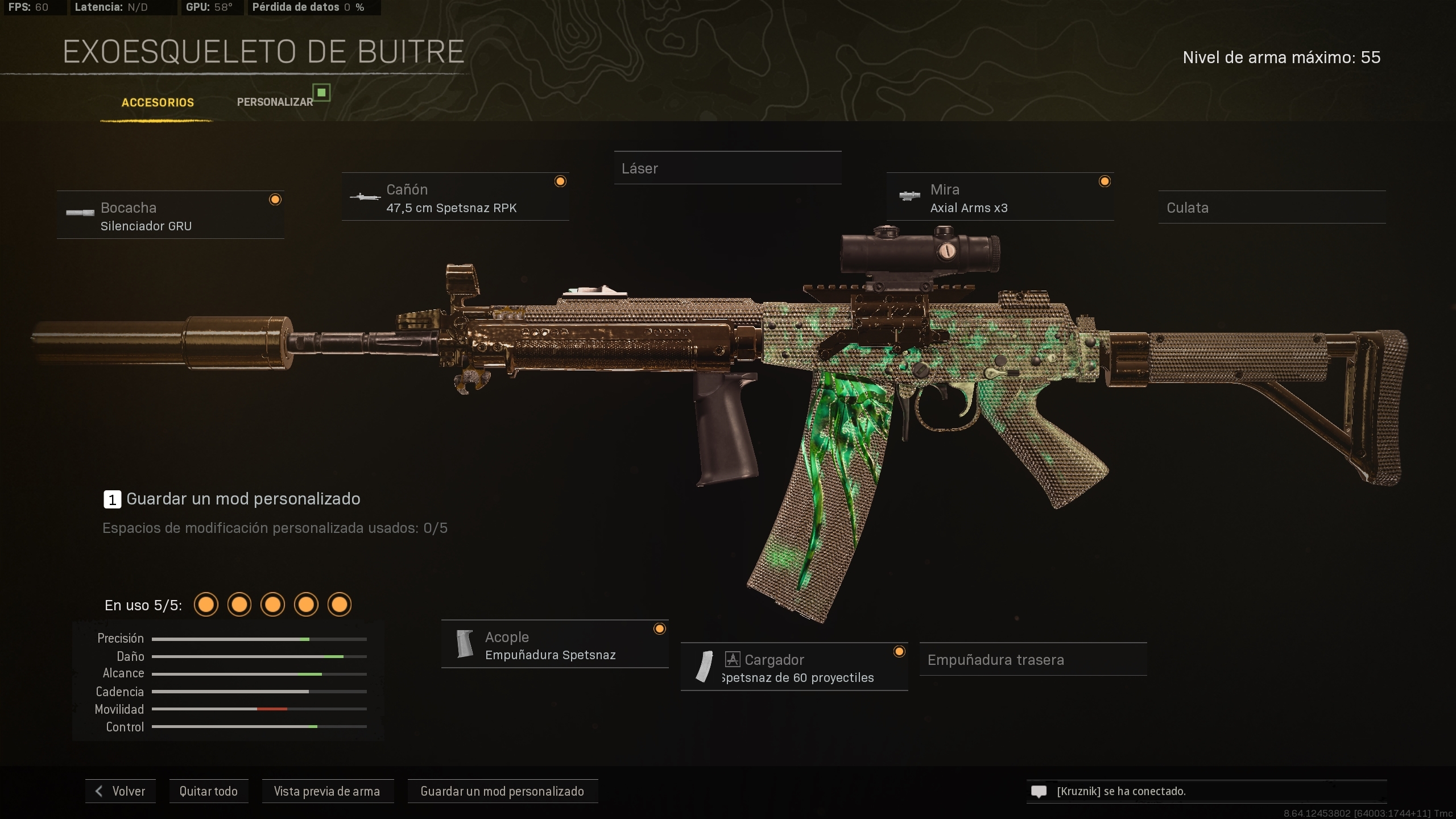Click the chat bubble icon near Kruznik message

coord(1039,791)
